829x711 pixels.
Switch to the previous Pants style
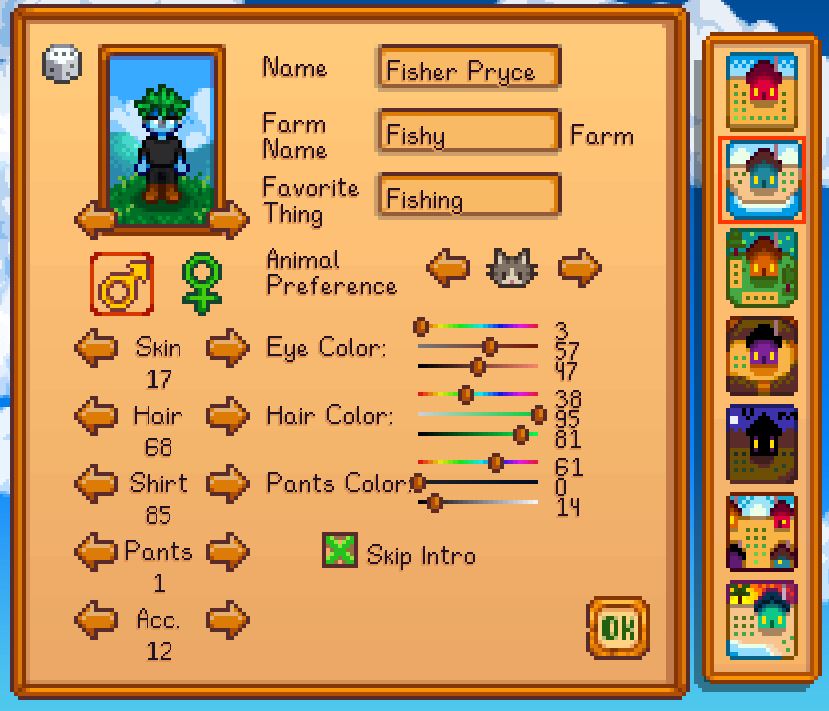click(96, 551)
